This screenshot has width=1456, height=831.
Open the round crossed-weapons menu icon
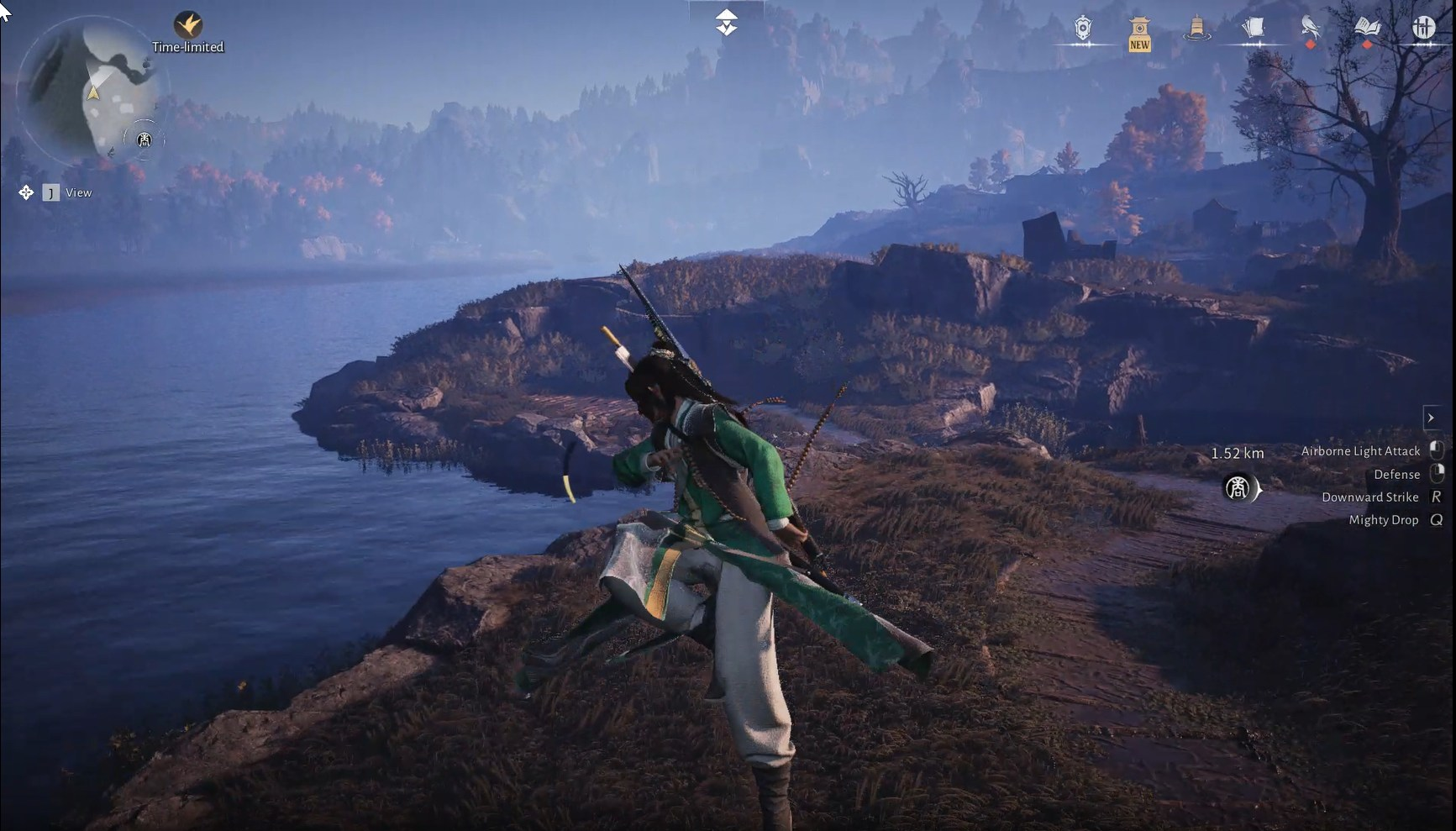tap(1423, 29)
